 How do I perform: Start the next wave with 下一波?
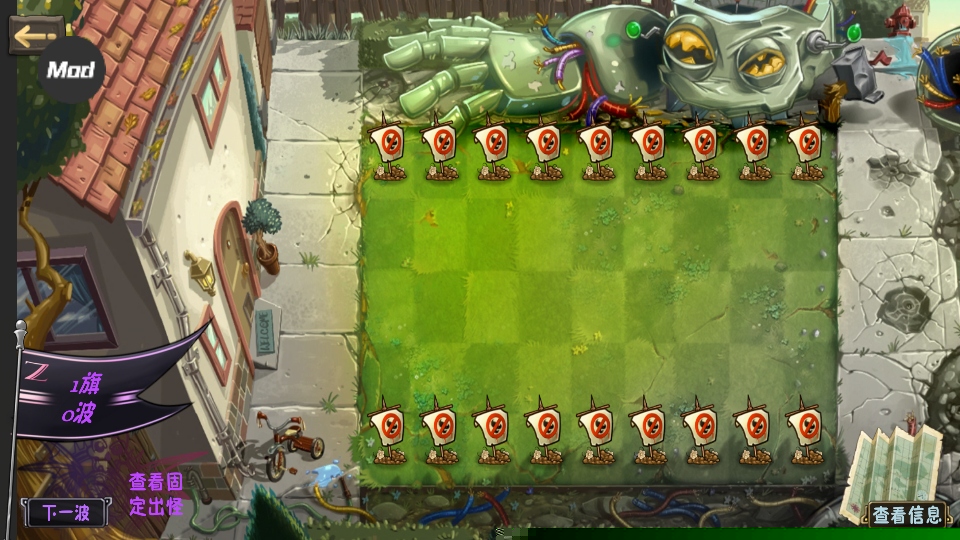pos(66,514)
